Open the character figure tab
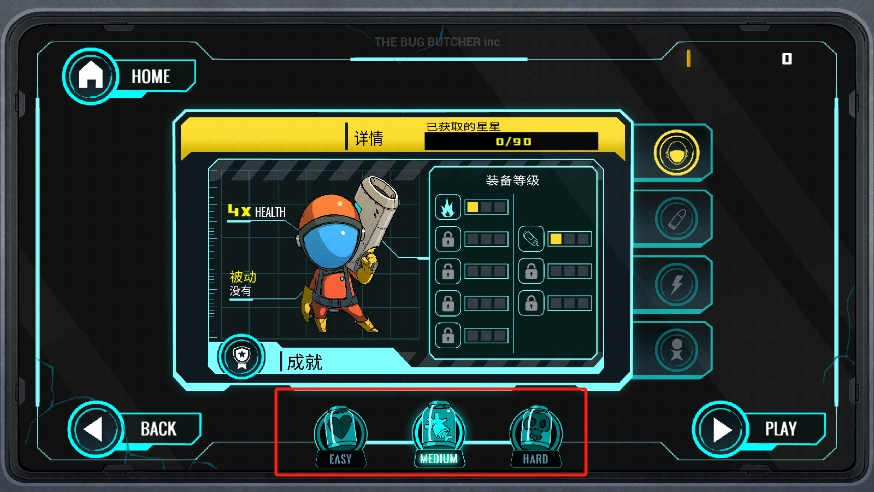874x492 pixels. coord(676,350)
